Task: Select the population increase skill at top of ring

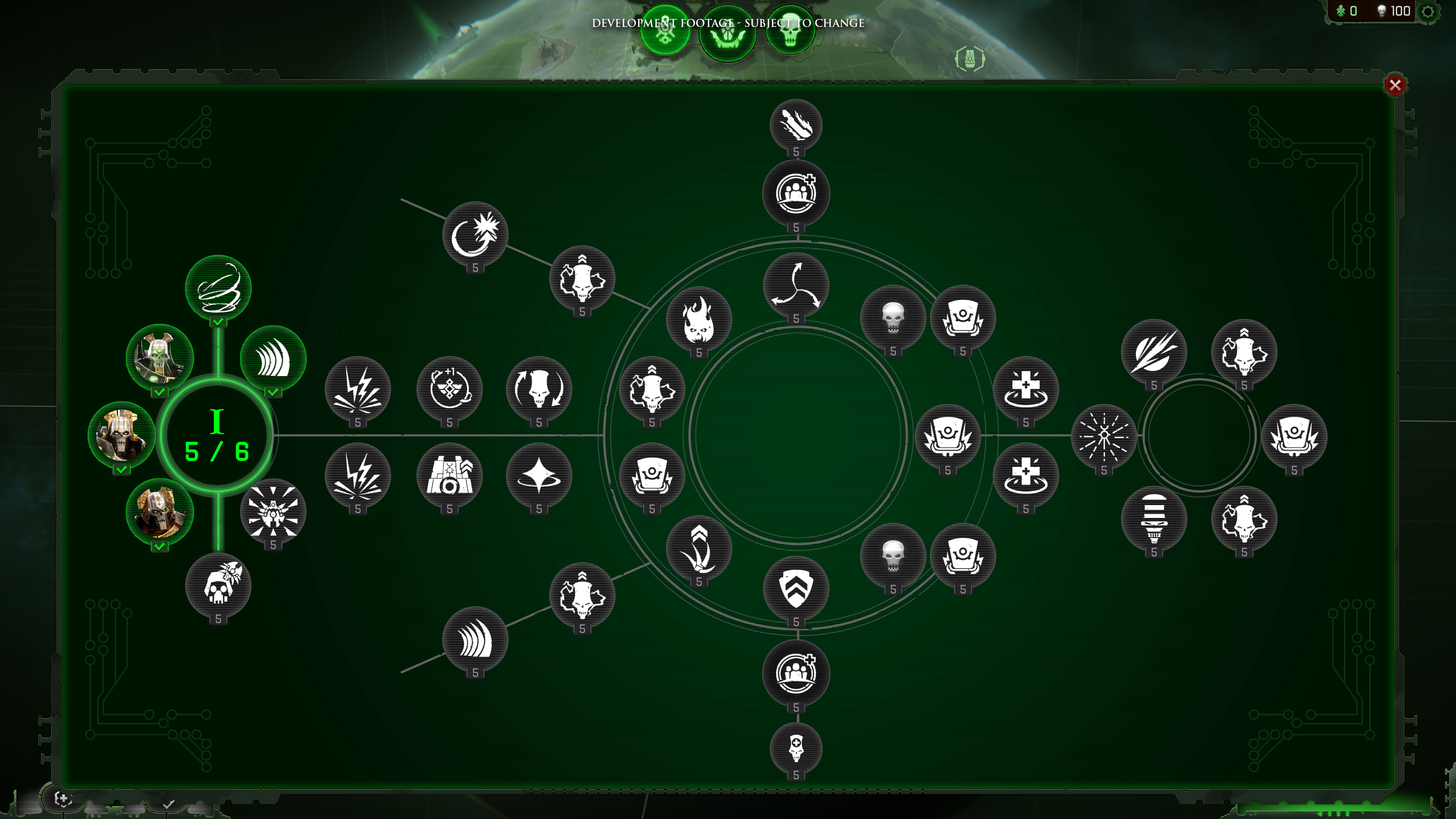Action: pos(796,192)
